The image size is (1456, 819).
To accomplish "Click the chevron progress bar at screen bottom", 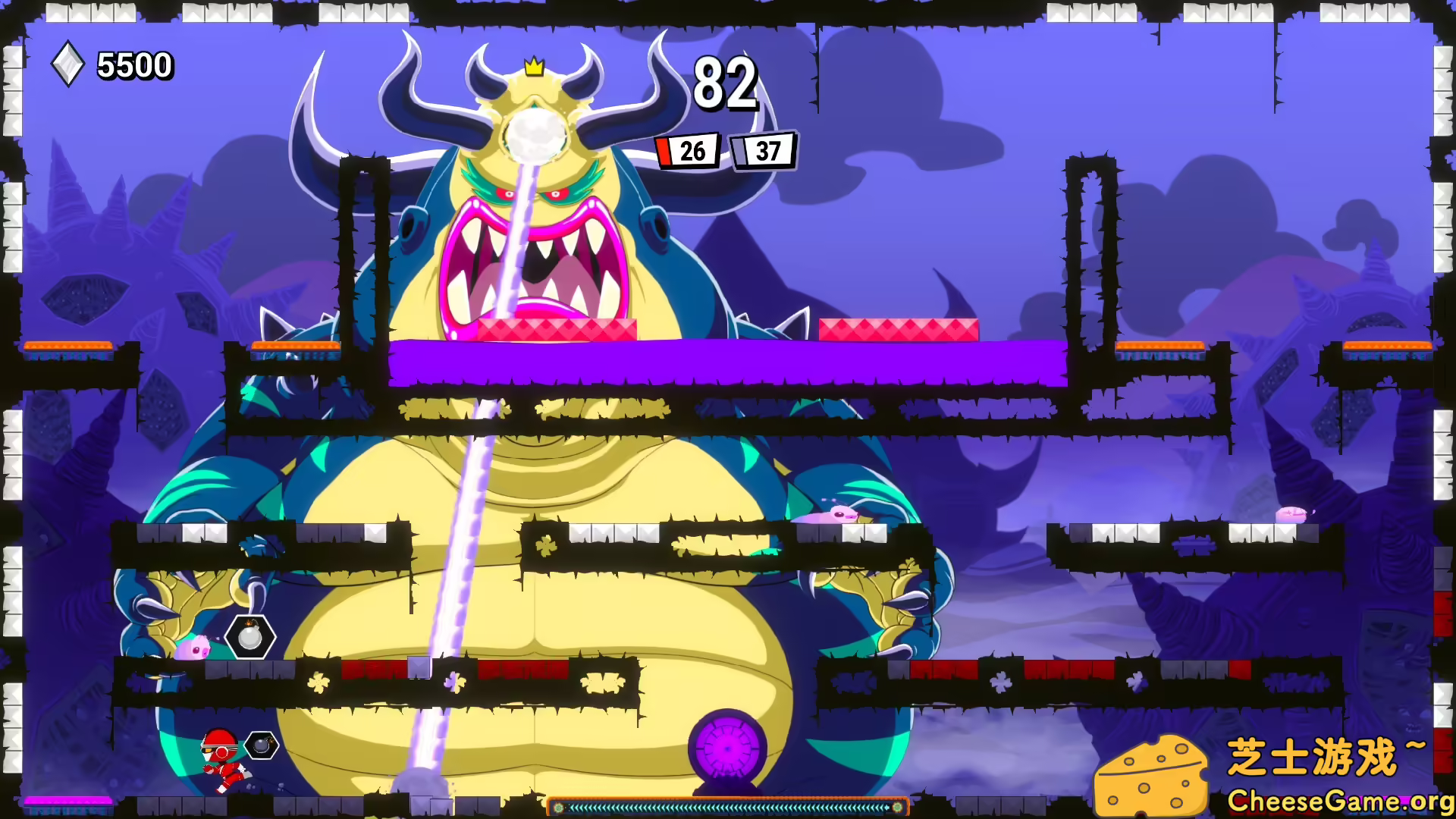I will [728, 807].
